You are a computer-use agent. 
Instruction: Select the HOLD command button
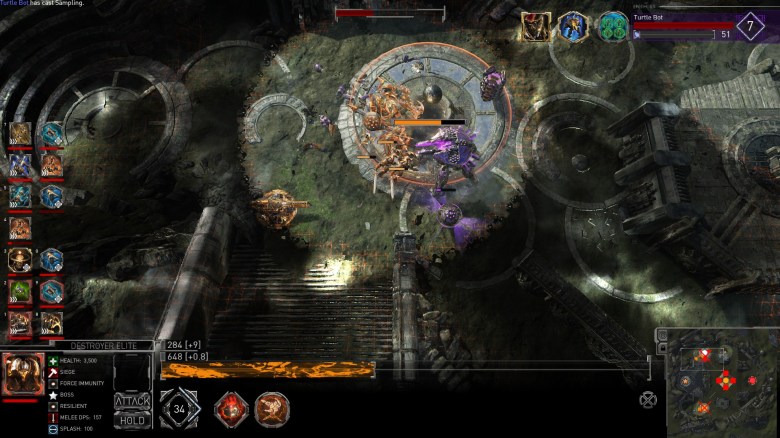pyautogui.click(x=132, y=419)
